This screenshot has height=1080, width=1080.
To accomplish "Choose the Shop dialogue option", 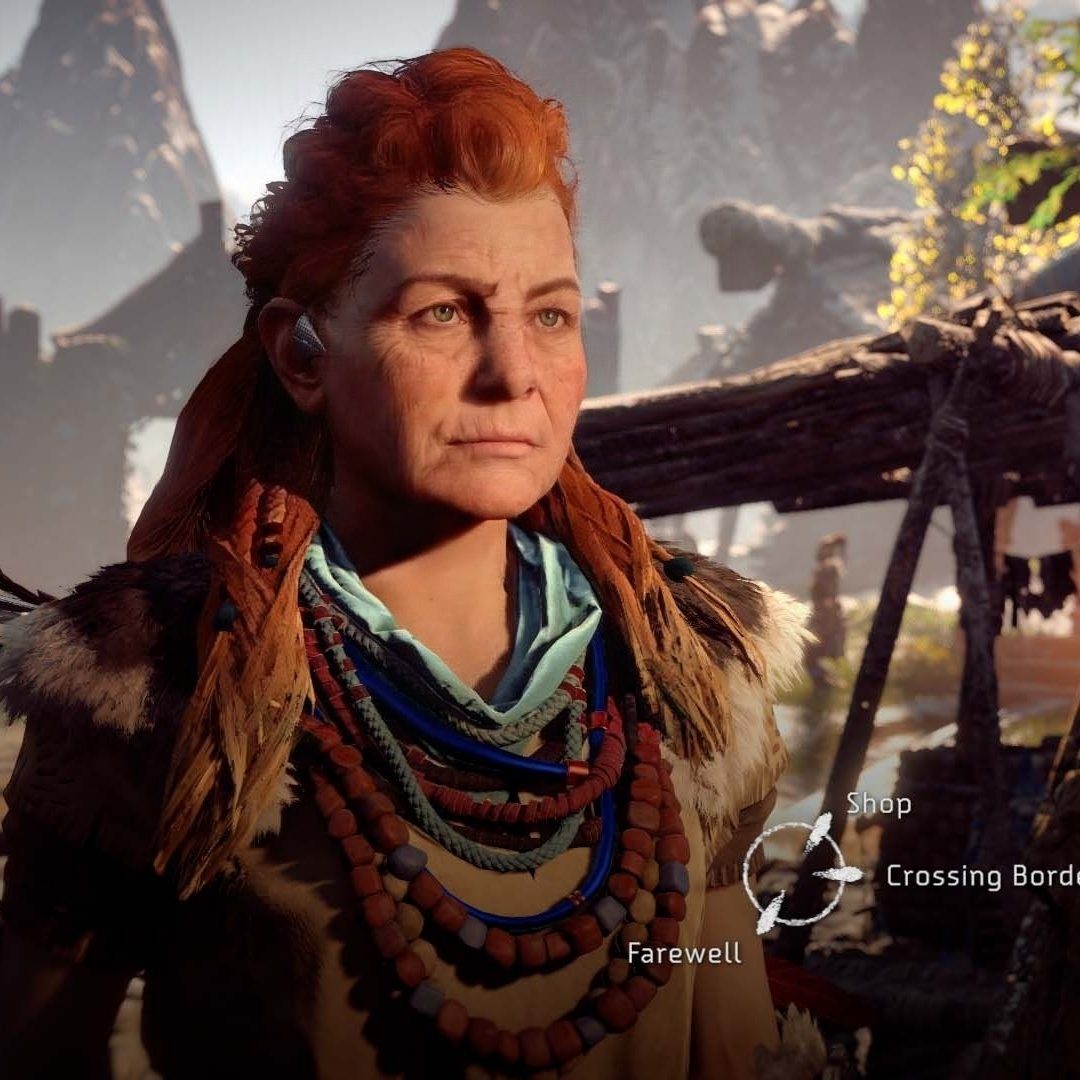I will pos(878,803).
